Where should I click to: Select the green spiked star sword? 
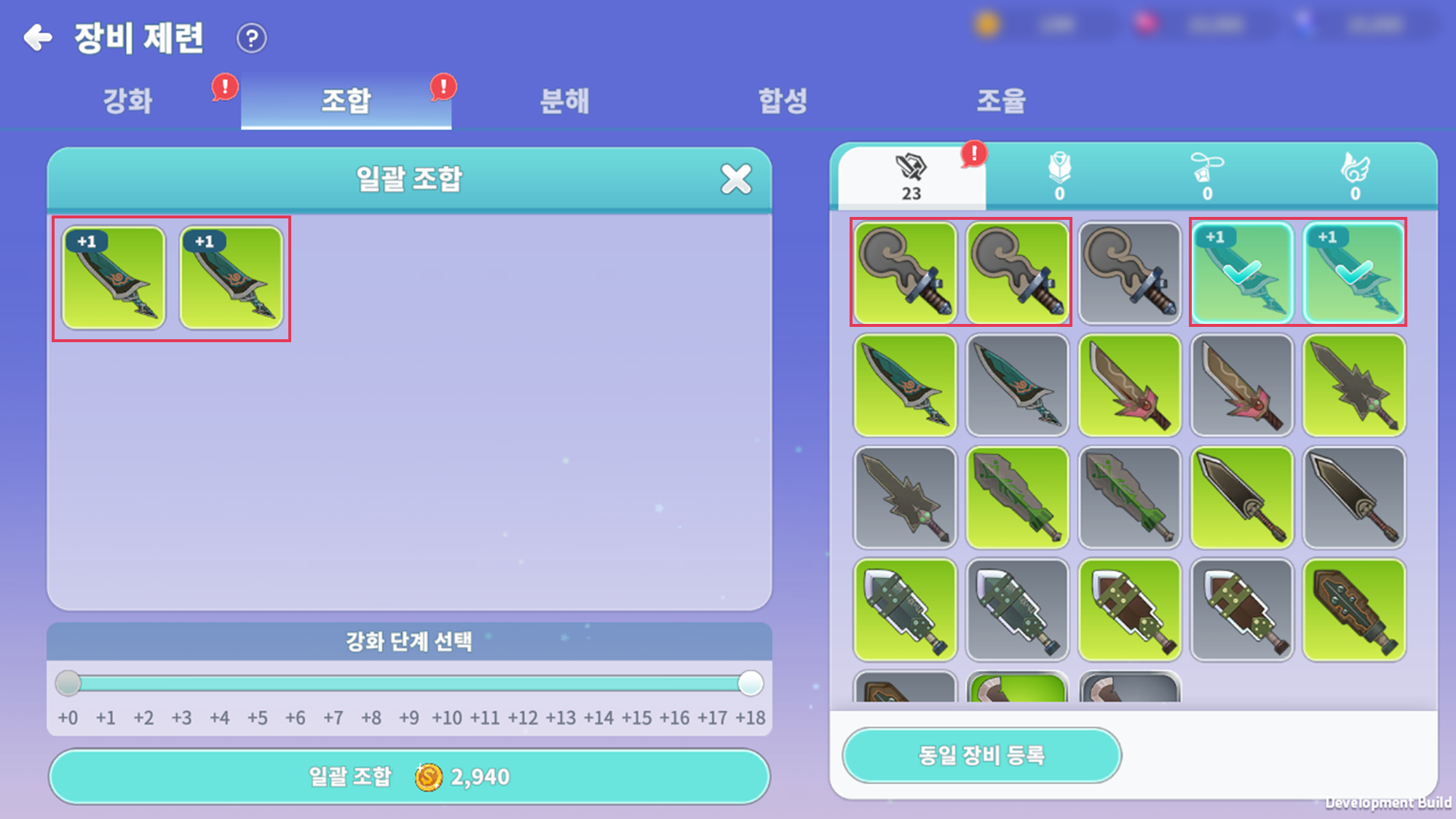1353,385
